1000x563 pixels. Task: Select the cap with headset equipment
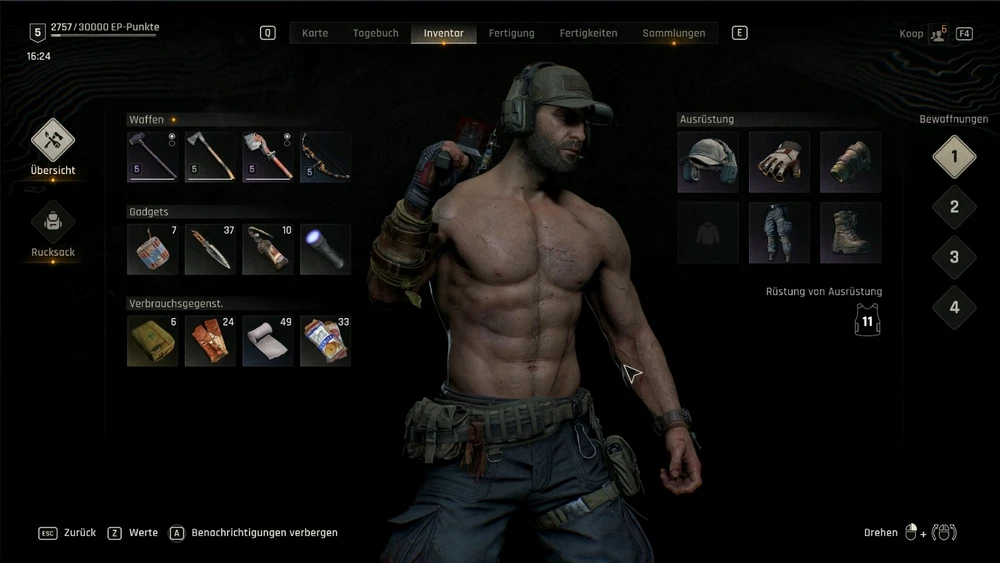708,161
